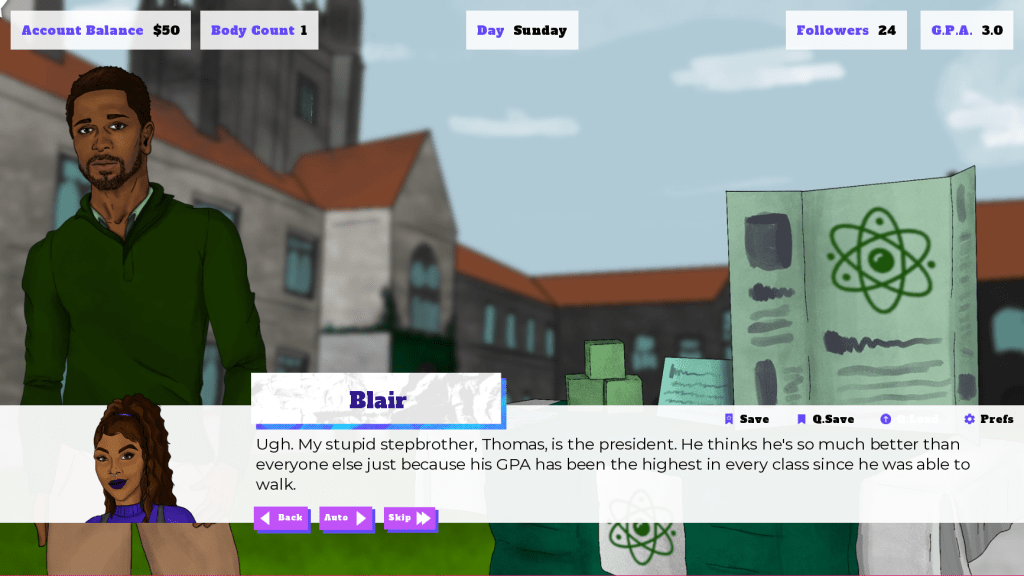
Task: Skip ahead through dialogue
Action: pyautogui.click(x=410, y=518)
